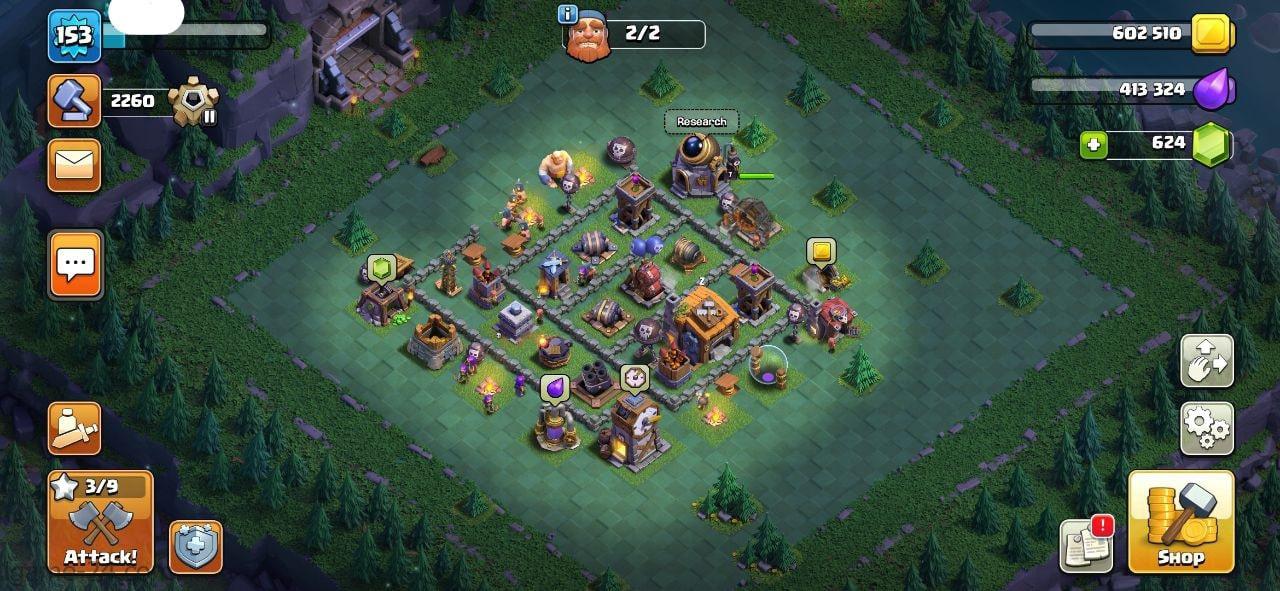This screenshot has height=591, width=1280.
Task: View the level 153 player profile badge
Action: (74, 36)
